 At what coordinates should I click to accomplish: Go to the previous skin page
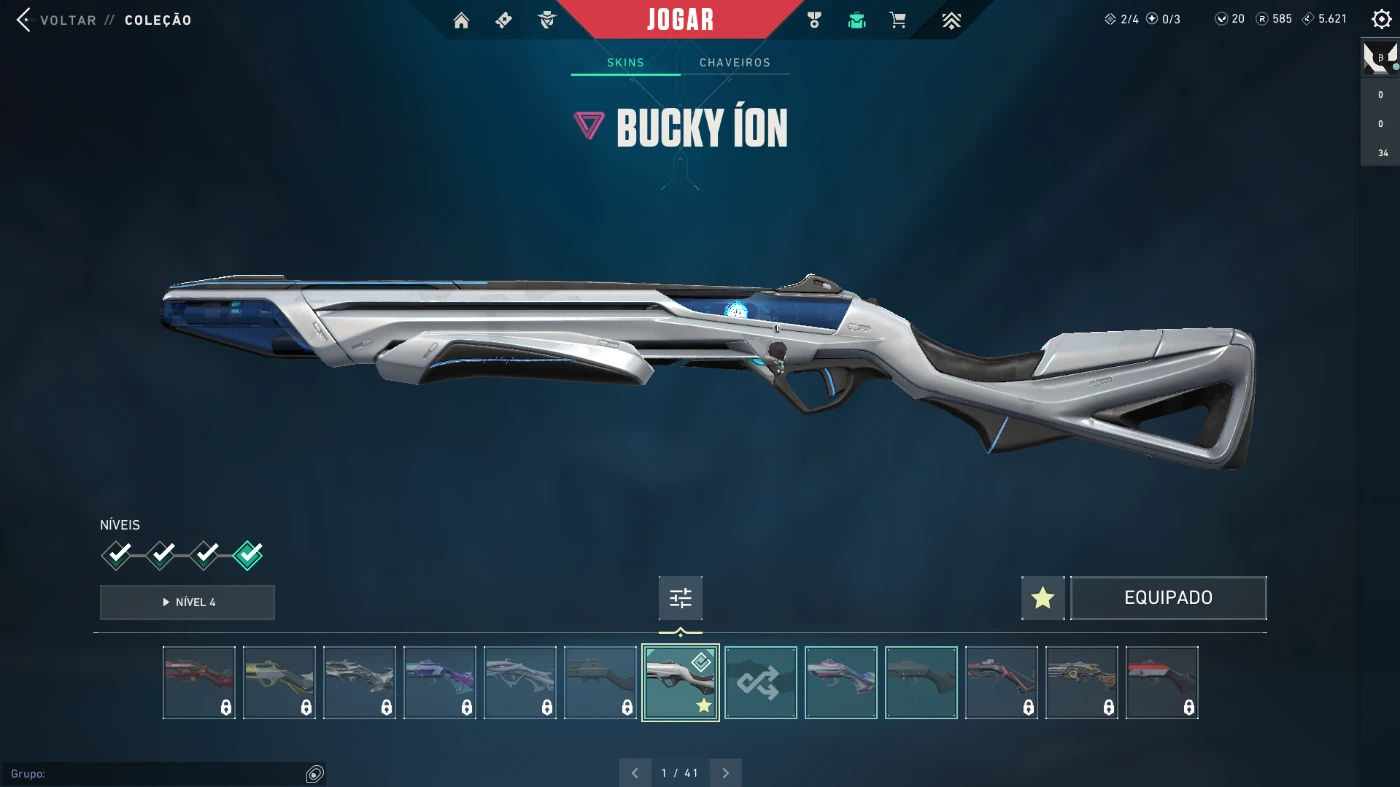pyautogui.click(x=635, y=773)
